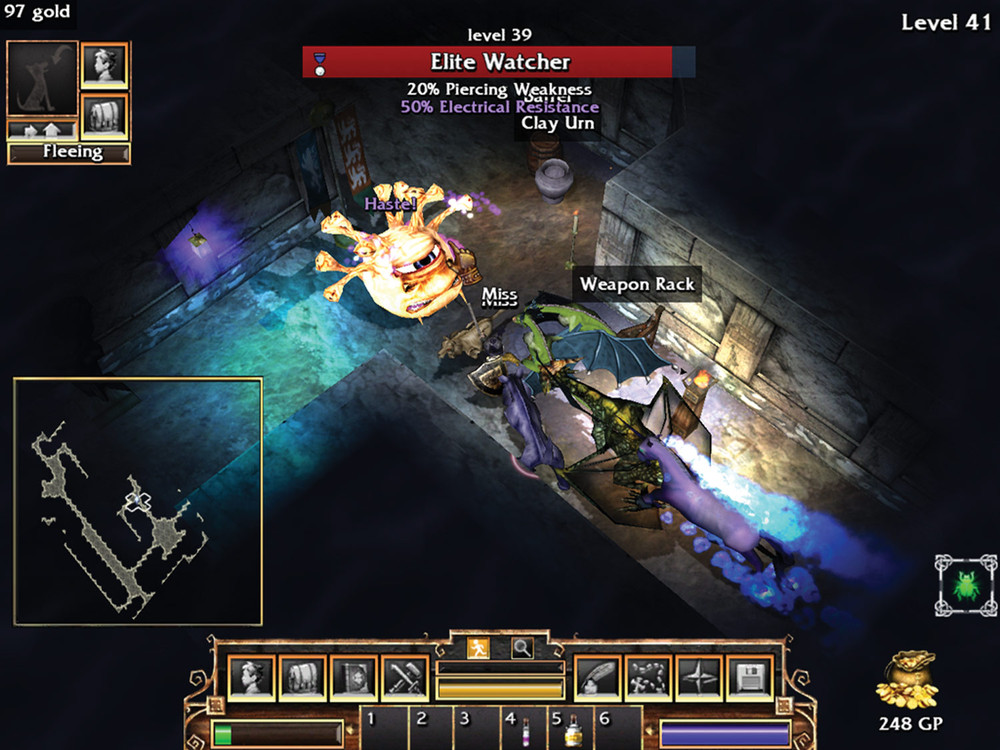
Task: Open the spell book journal
Action: [x=353, y=678]
